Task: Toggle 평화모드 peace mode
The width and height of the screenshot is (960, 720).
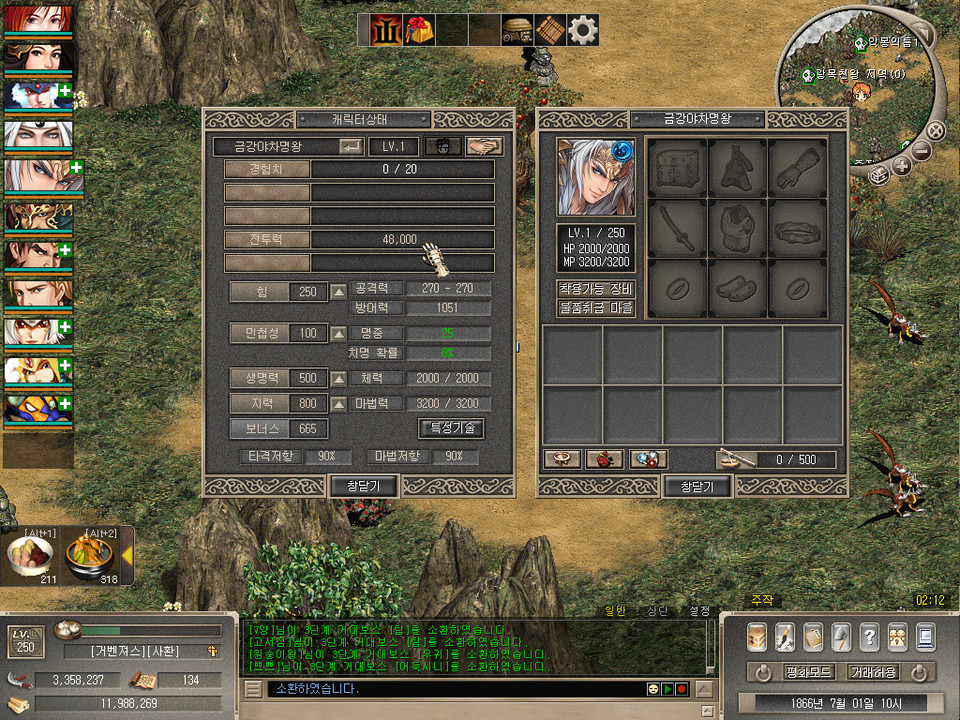Action: click(x=783, y=672)
